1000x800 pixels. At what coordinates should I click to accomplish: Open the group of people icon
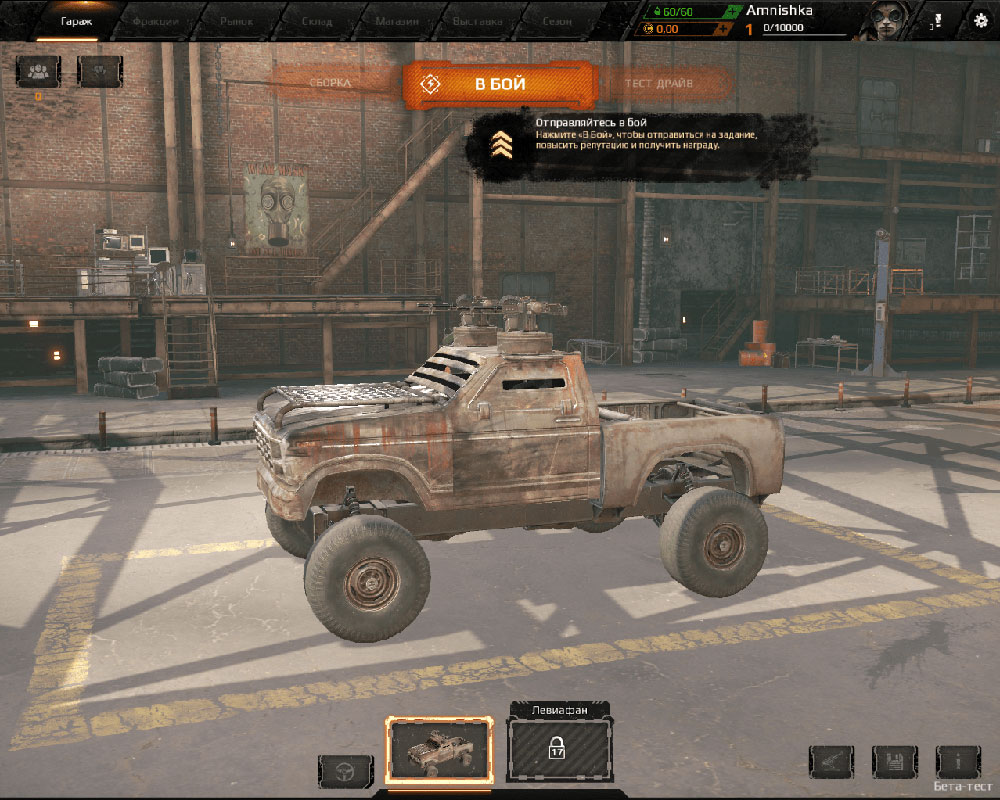(x=39, y=70)
